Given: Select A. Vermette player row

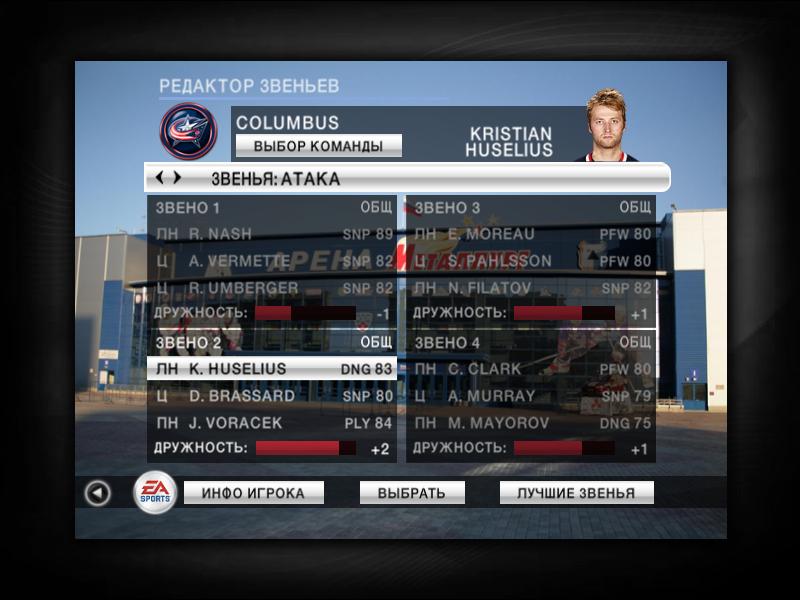Looking at the screenshot, I should click(271, 261).
